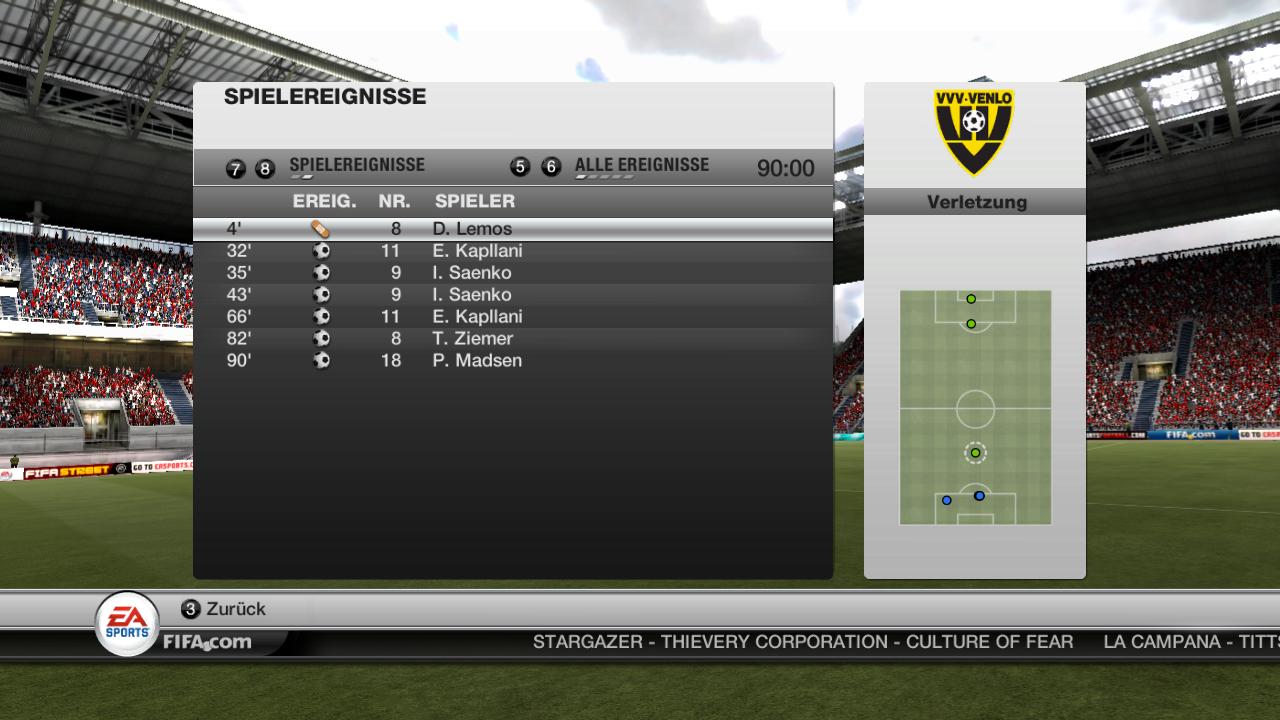Click the circled event marker on pitch map
The height and width of the screenshot is (720, 1280).
(x=975, y=453)
